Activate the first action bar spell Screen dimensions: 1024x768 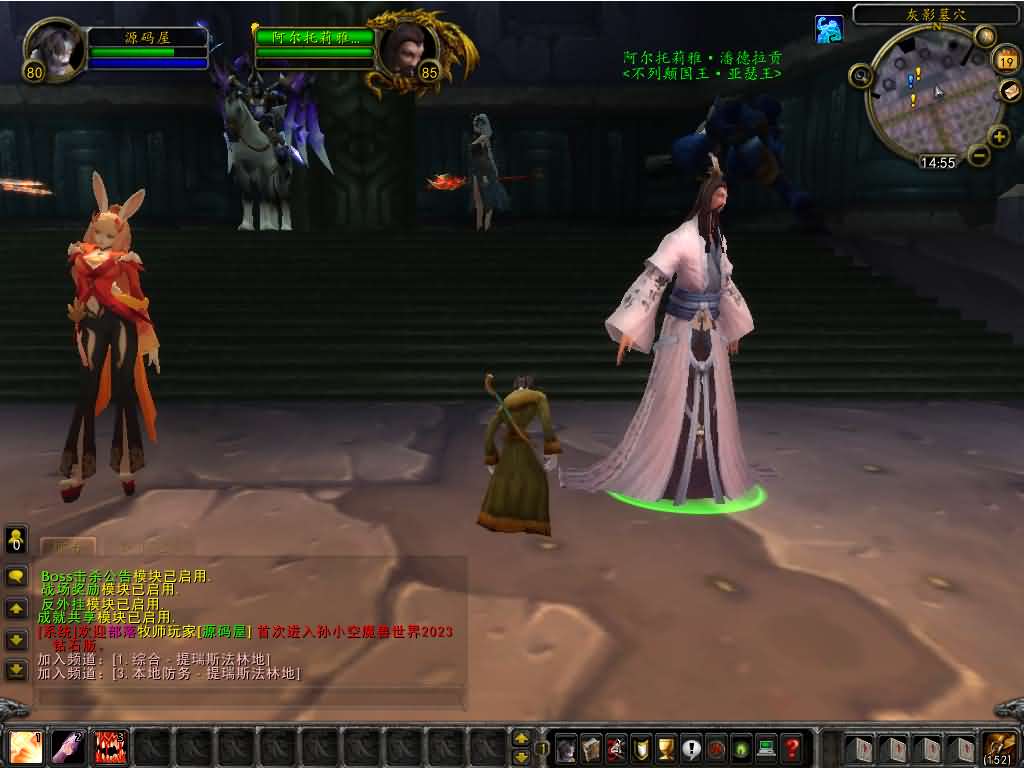(26, 747)
